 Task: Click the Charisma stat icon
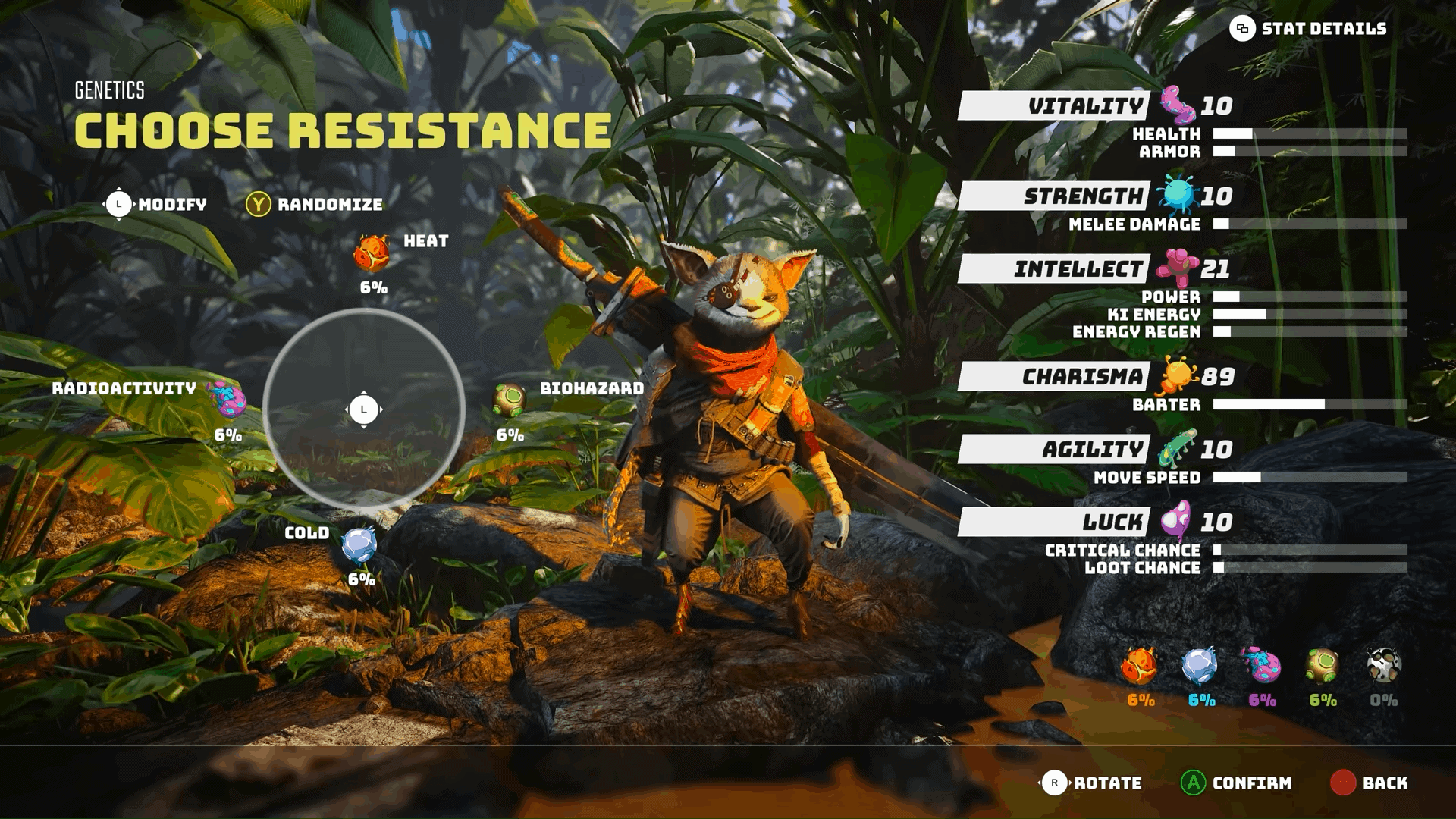click(x=1177, y=374)
